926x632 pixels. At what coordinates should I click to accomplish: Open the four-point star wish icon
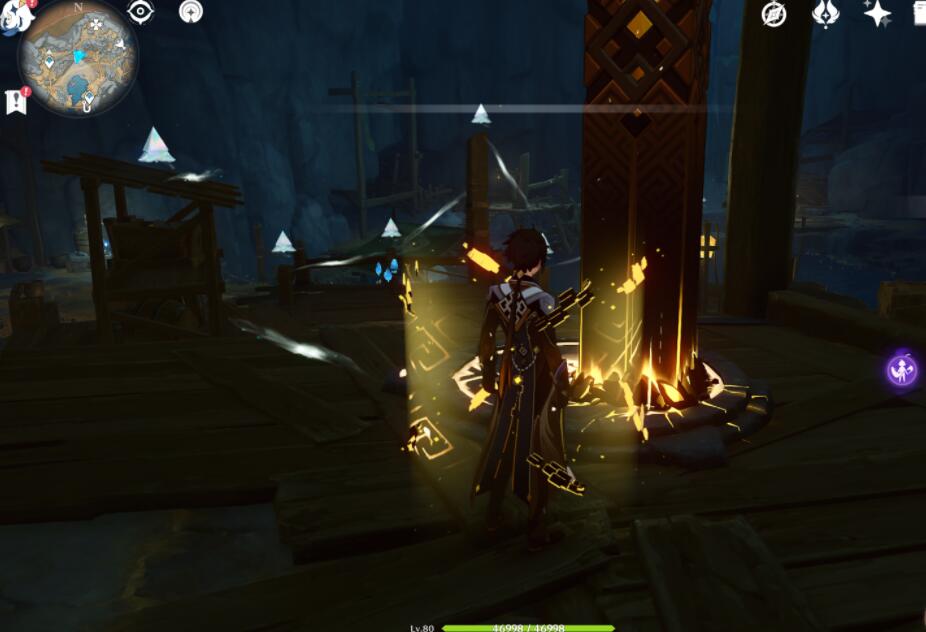(x=877, y=13)
